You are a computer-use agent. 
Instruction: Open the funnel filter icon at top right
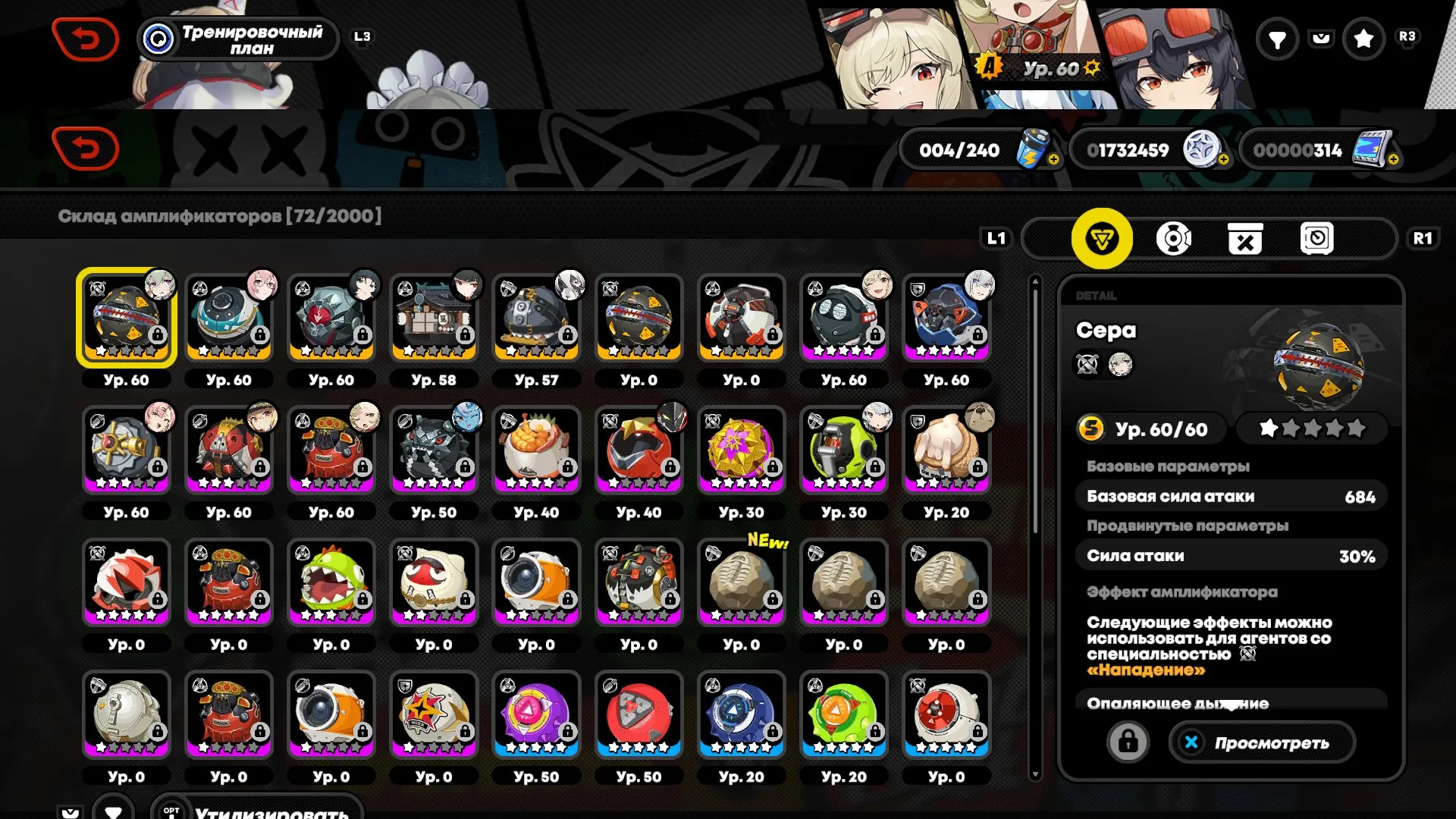(1277, 39)
